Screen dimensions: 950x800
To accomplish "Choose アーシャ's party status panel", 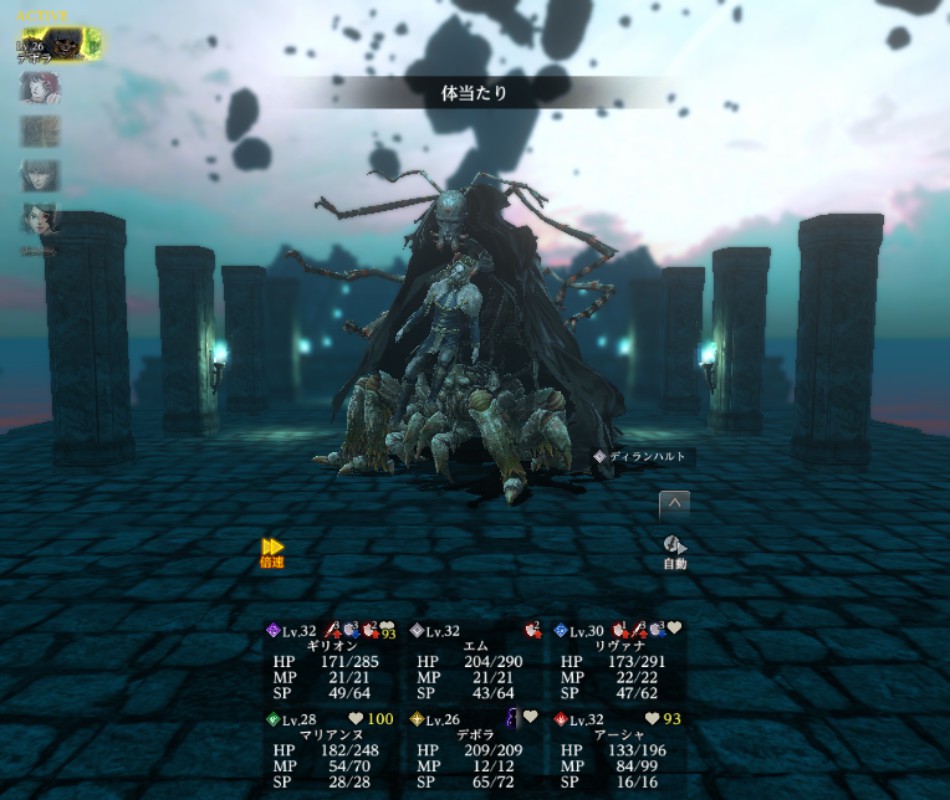I will tap(618, 749).
